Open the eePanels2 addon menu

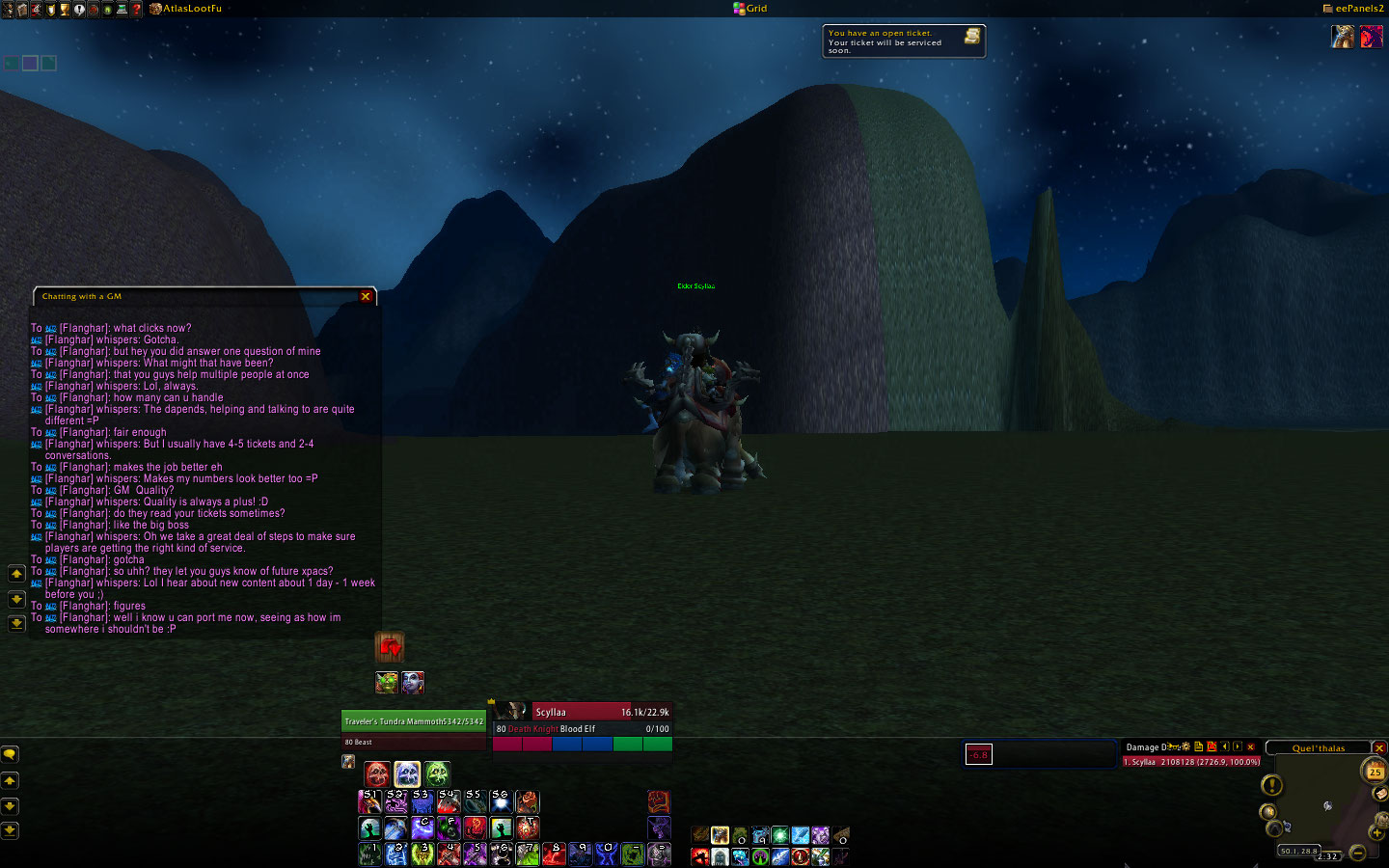point(1353,9)
